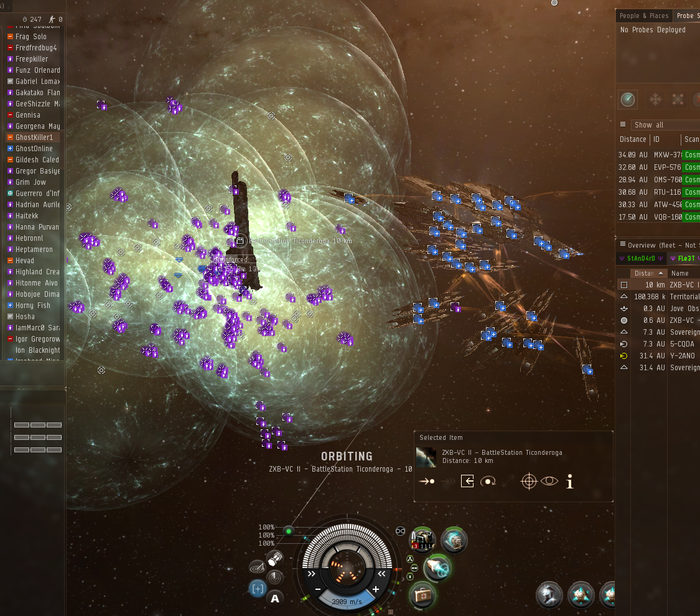Start the probe scanner analyze button

pos(628,100)
